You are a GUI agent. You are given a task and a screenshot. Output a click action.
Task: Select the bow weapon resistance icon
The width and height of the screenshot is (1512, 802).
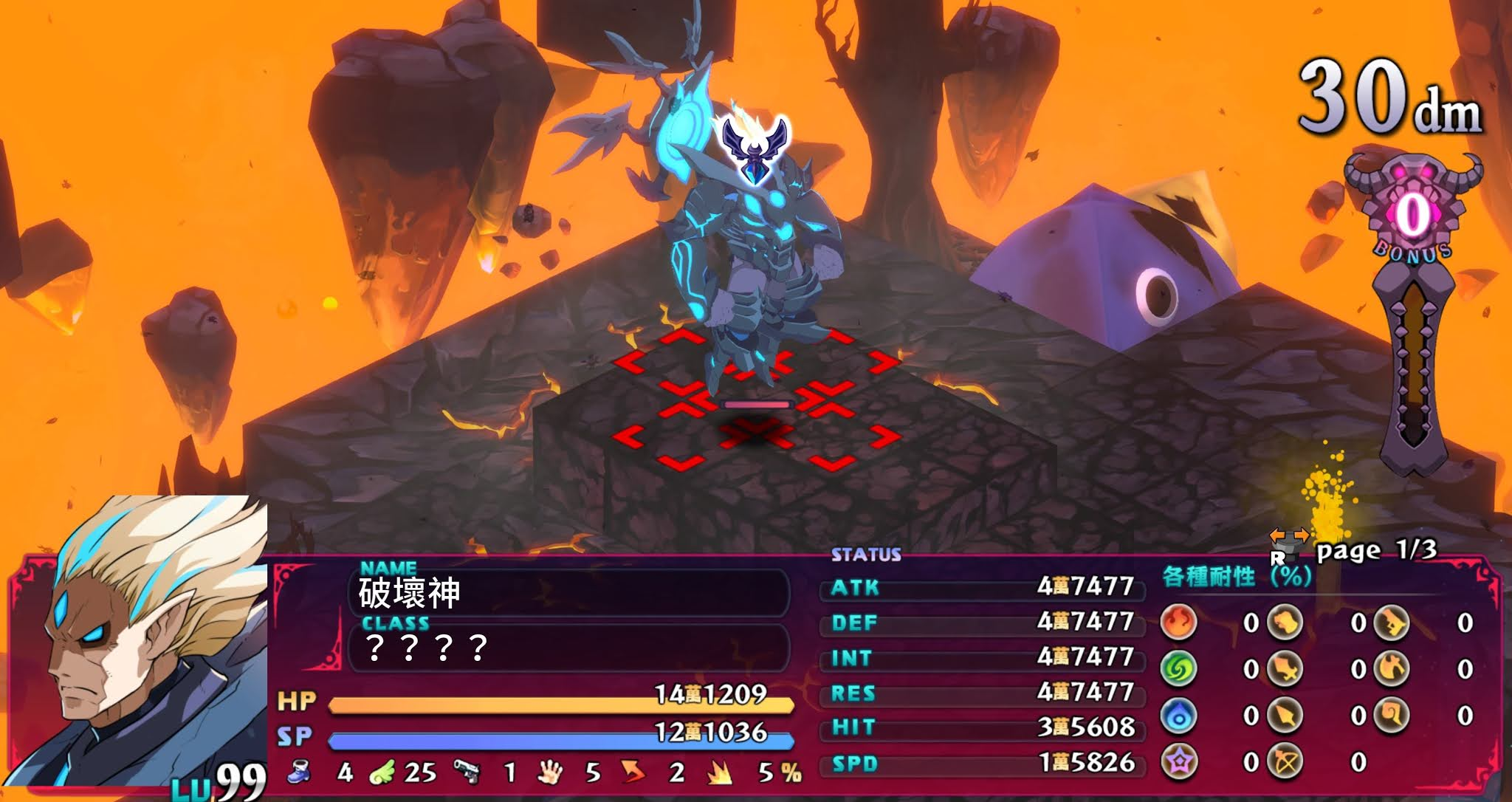tap(1285, 761)
